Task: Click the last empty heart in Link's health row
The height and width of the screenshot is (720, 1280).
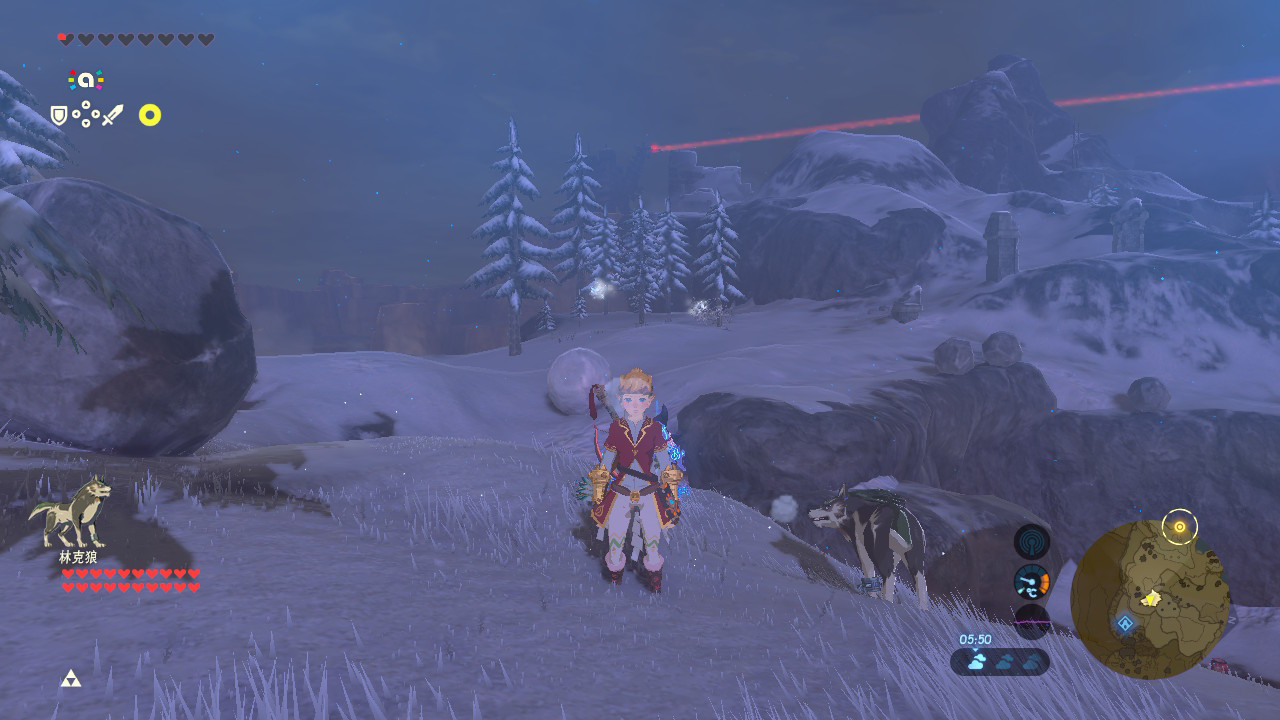Action: [x=205, y=39]
